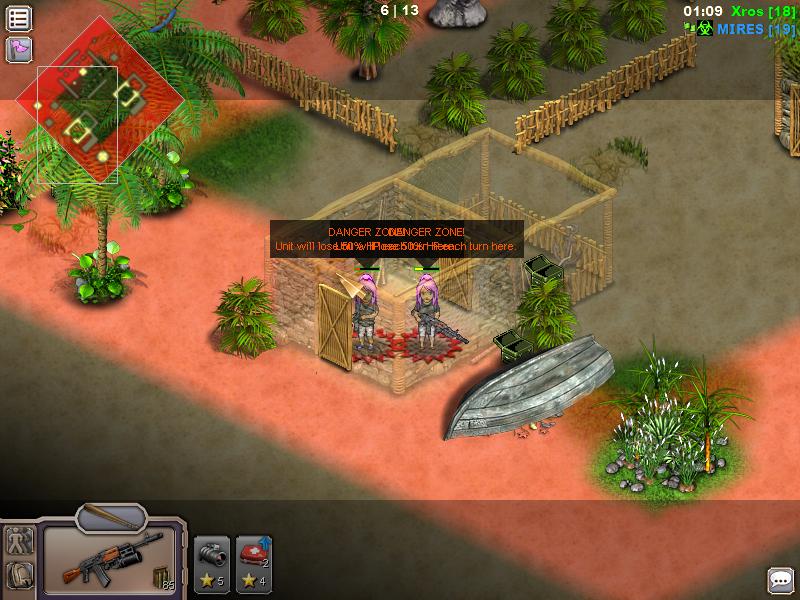Click the pink flag button
The image size is (800, 600).
coord(19,49)
